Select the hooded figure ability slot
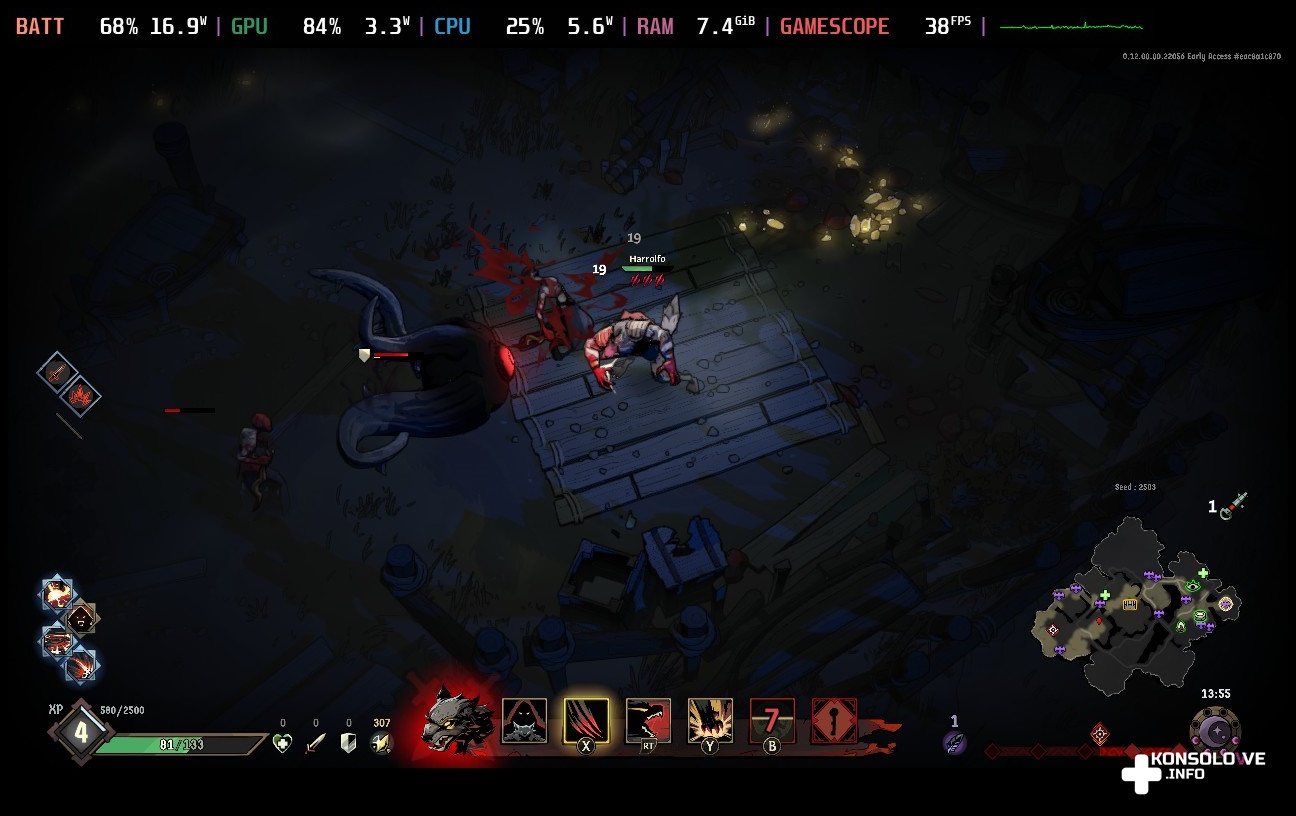Image resolution: width=1296 pixels, height=816 pixels. [524, 721]
